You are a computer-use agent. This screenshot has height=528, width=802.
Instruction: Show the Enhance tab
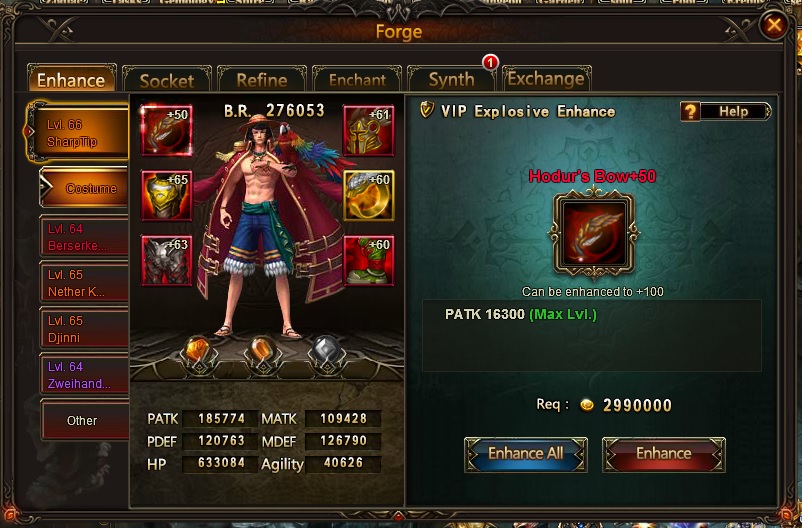(71, 80)
